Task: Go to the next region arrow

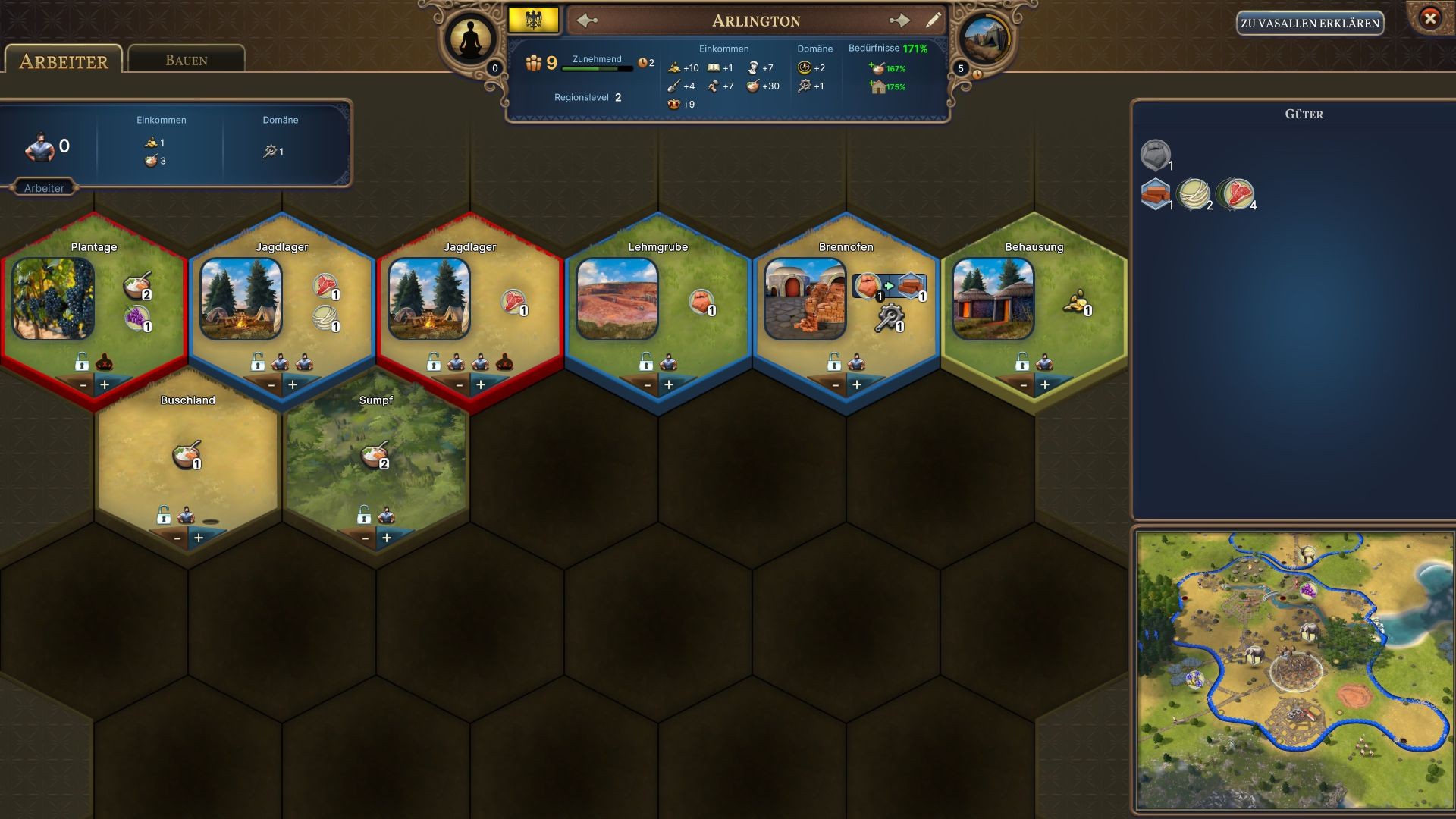Action: 899,20
